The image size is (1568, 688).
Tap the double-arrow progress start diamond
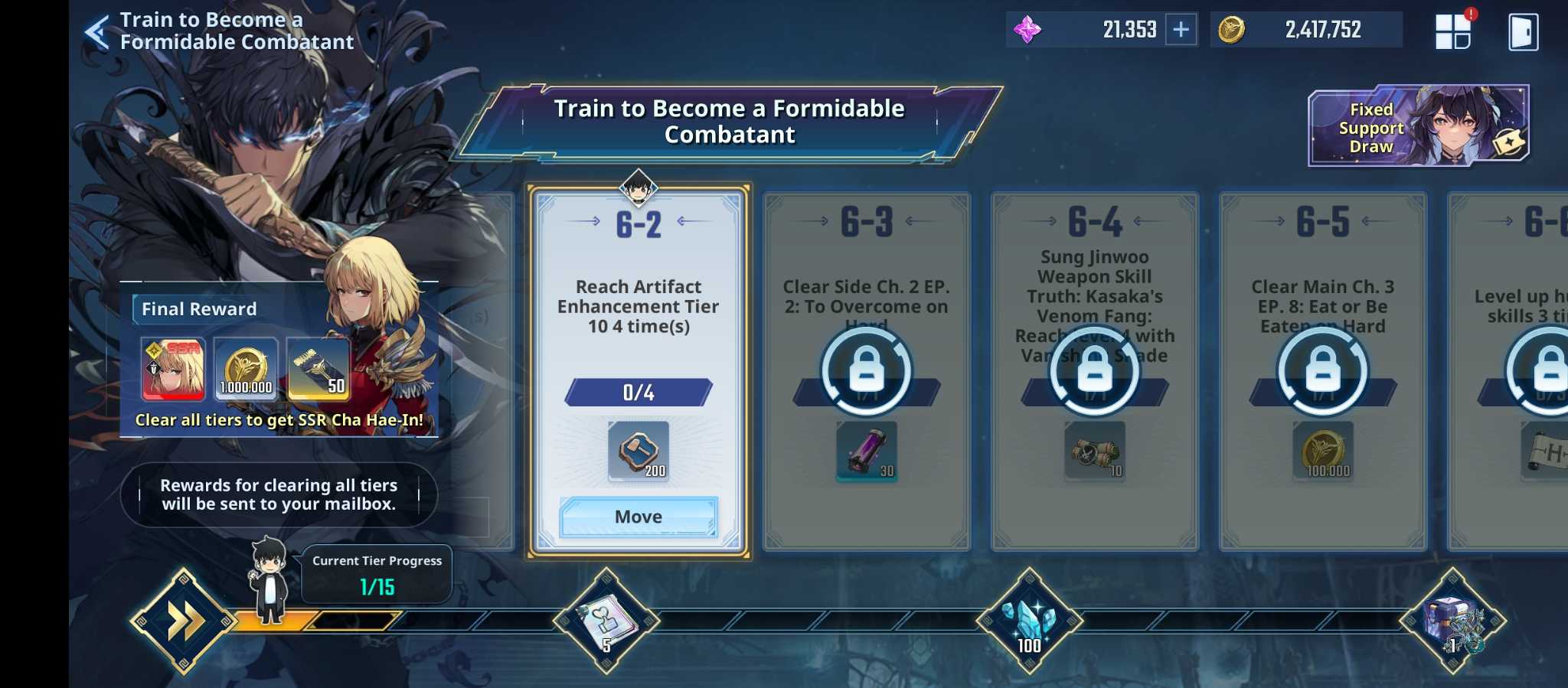coord(183,621)
